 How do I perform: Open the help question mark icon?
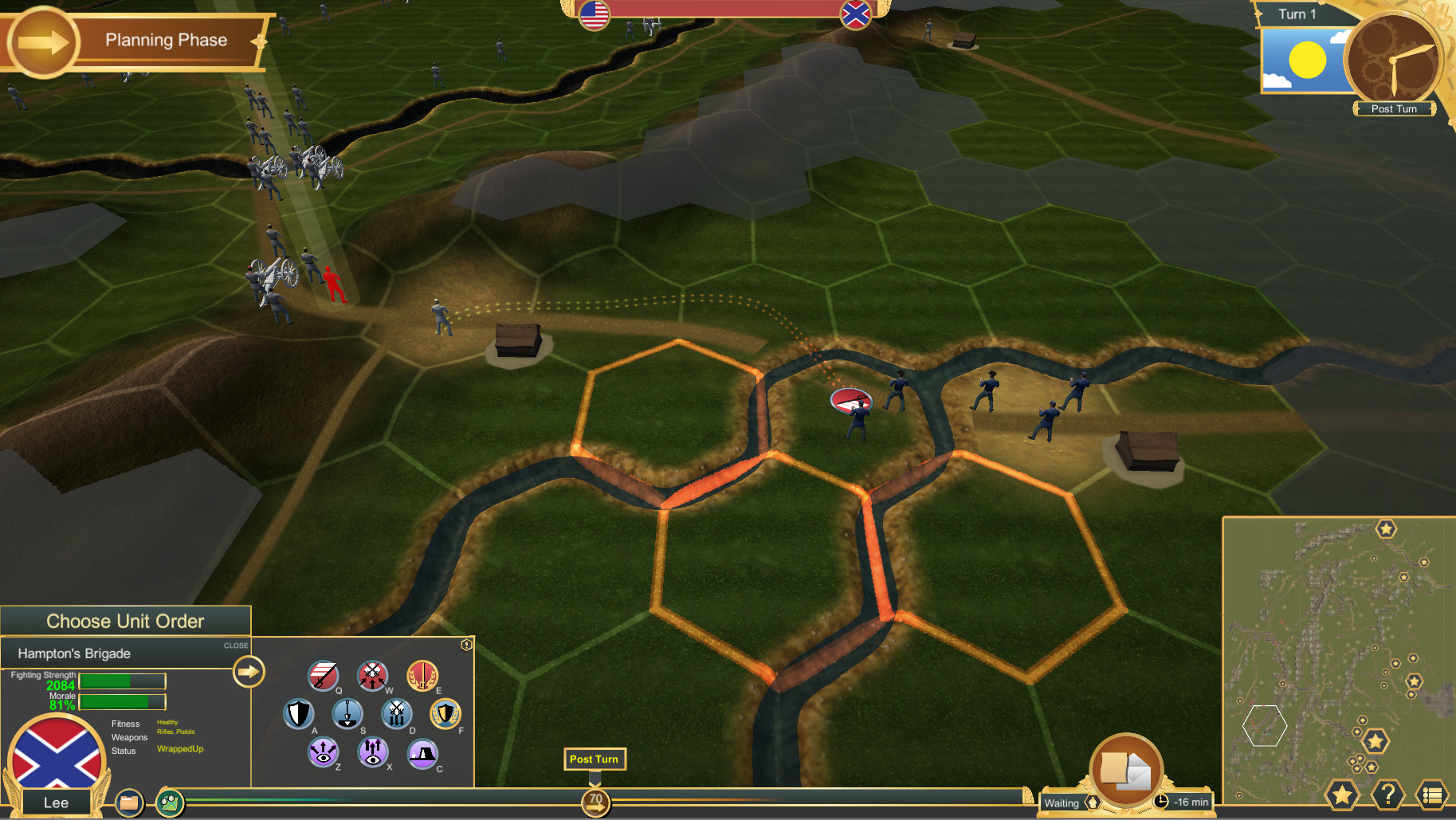point(1388,794)
